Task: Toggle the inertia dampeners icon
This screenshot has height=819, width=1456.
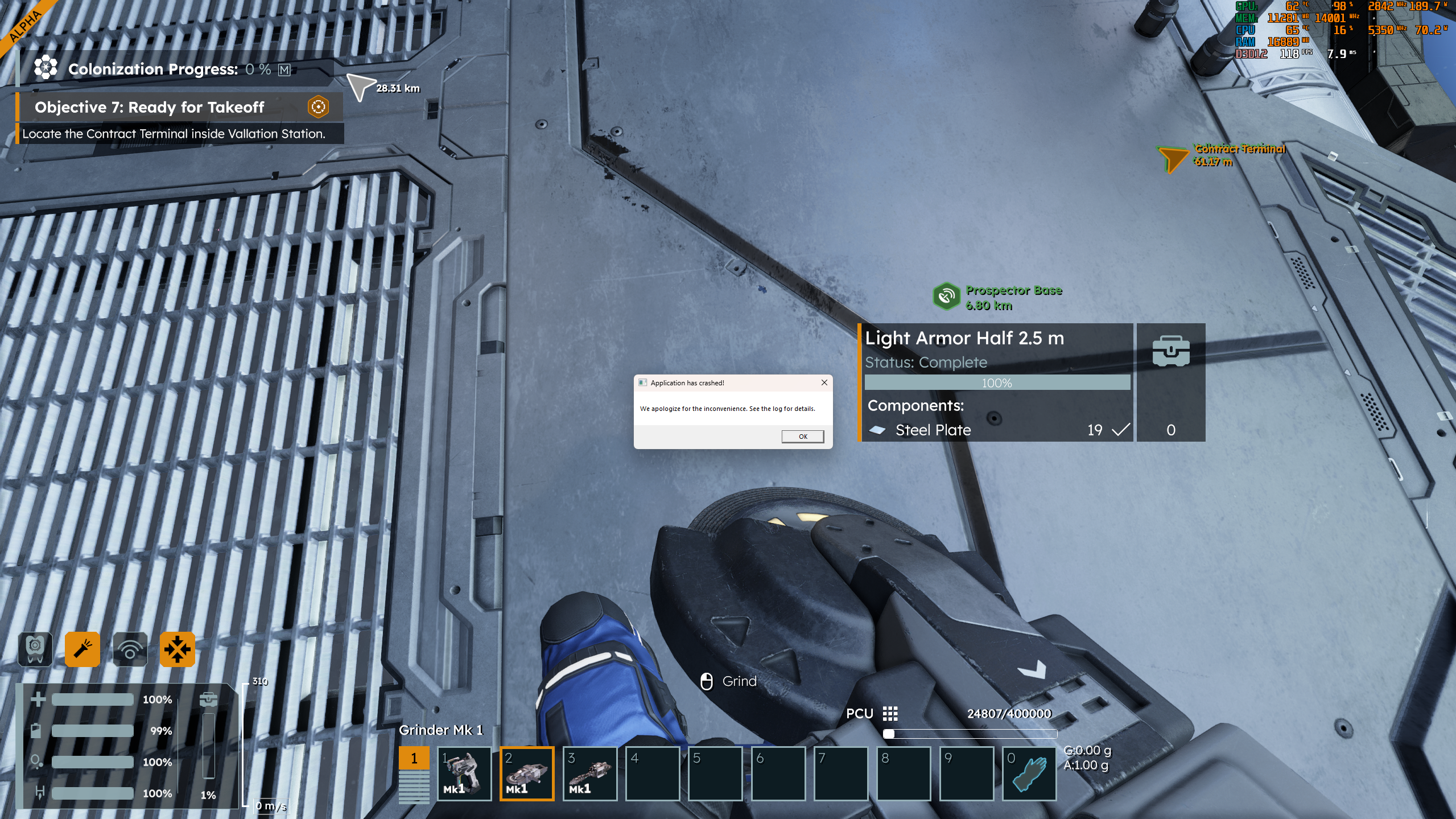Action: (x=178, y=649)
